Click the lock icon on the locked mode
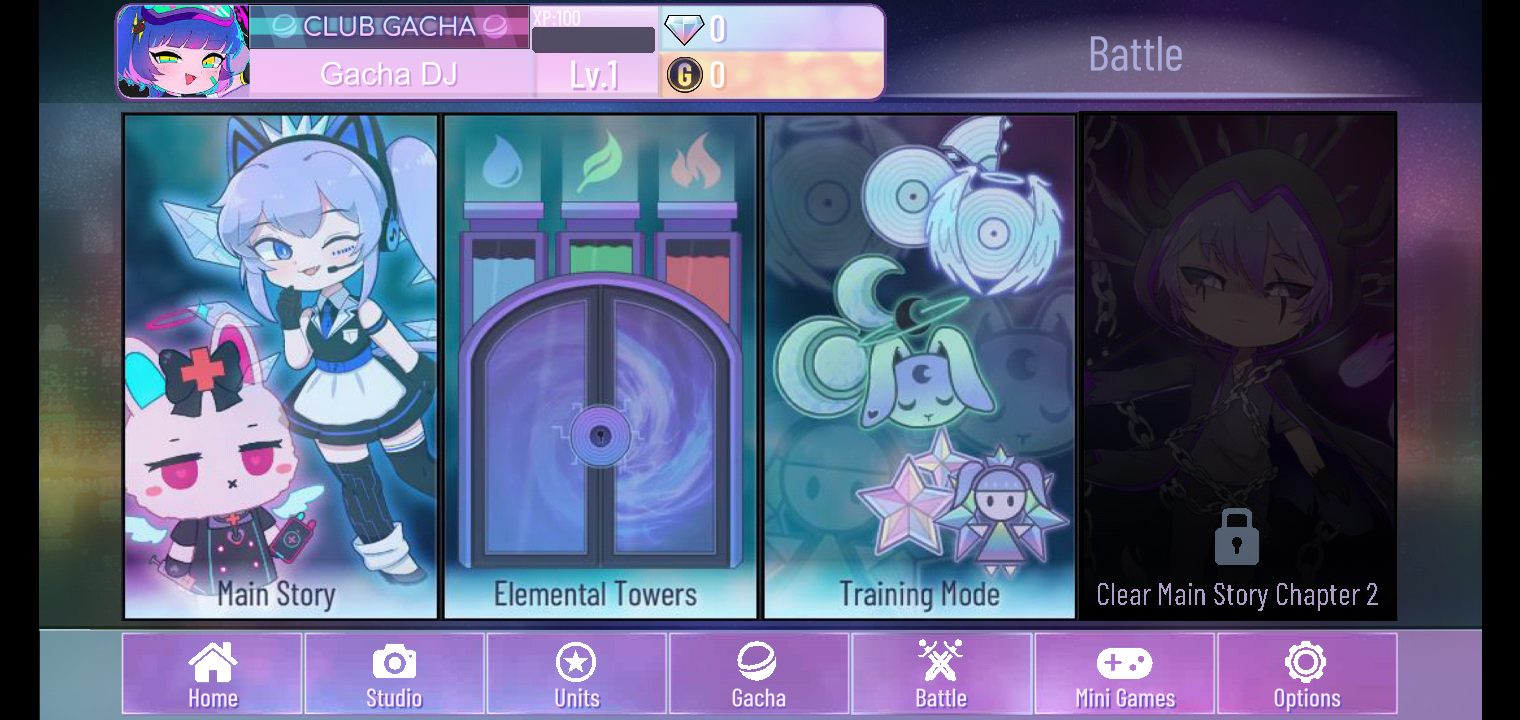 tap(1237, 536)
